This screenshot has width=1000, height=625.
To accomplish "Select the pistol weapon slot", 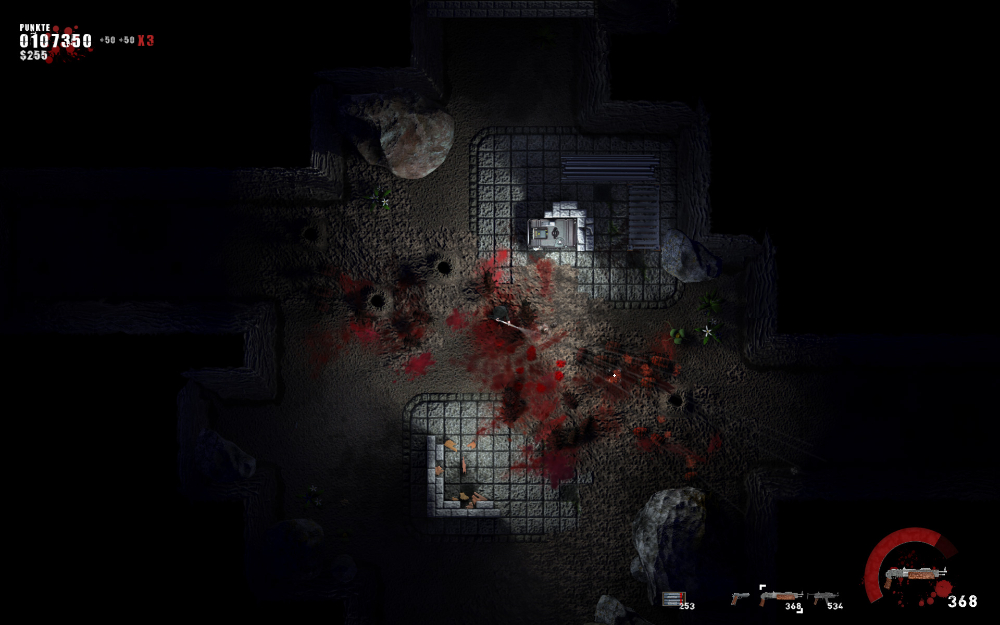I will coord(740,598).
